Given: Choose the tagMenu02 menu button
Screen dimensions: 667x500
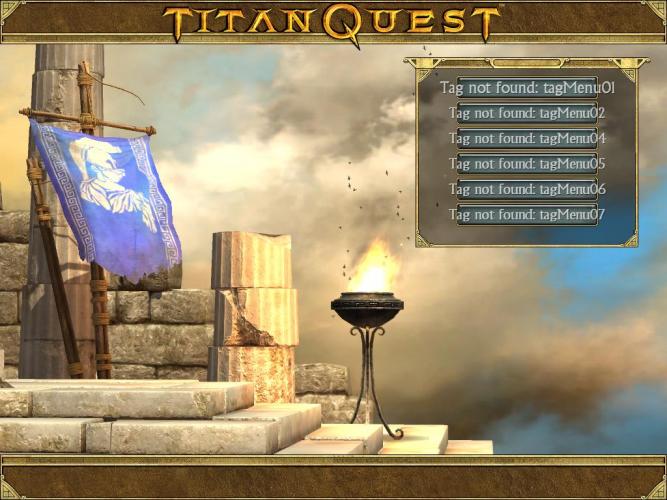Looking at the screenshot, I should 527,113.
